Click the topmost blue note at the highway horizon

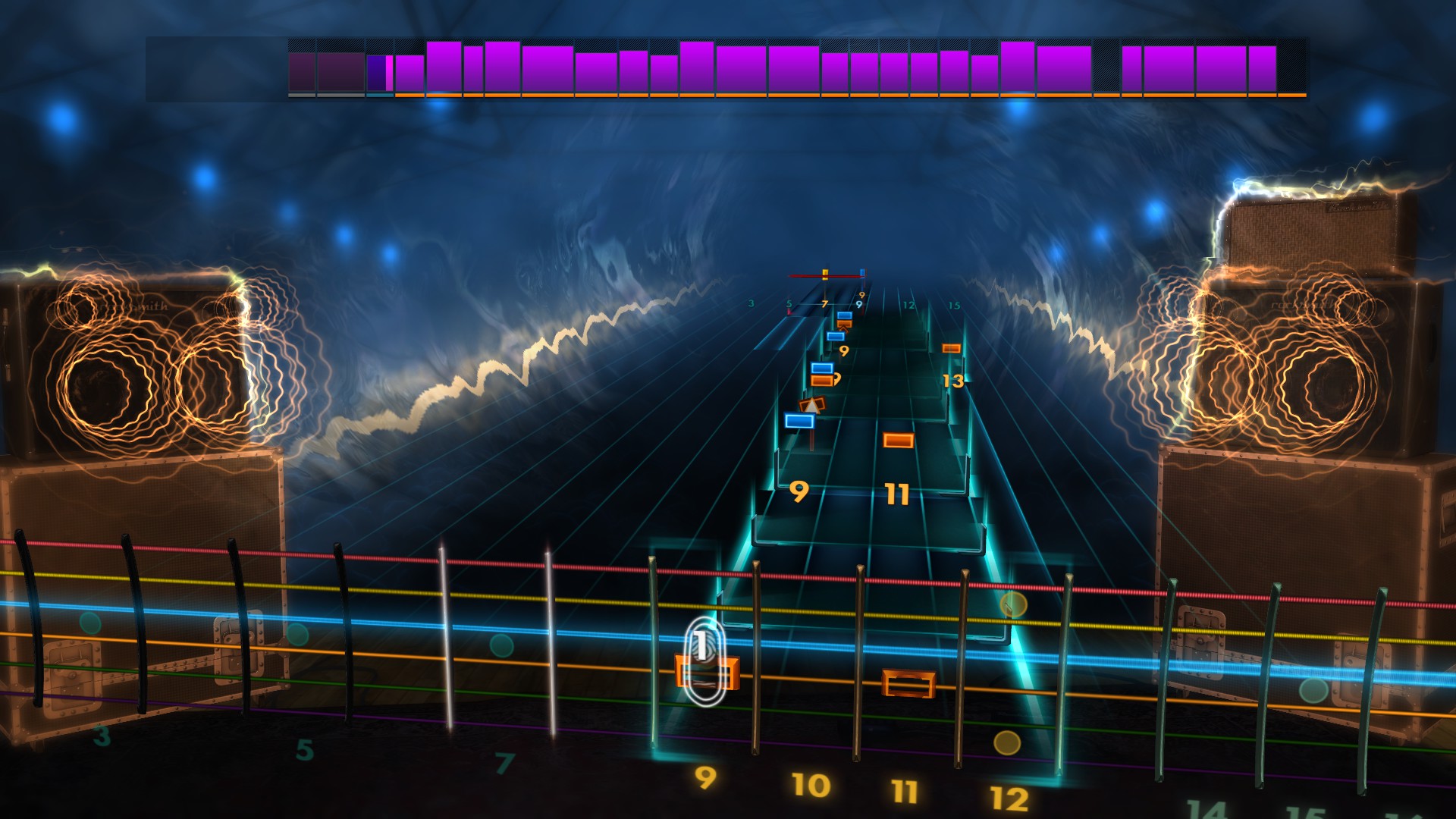click(844, 316)
